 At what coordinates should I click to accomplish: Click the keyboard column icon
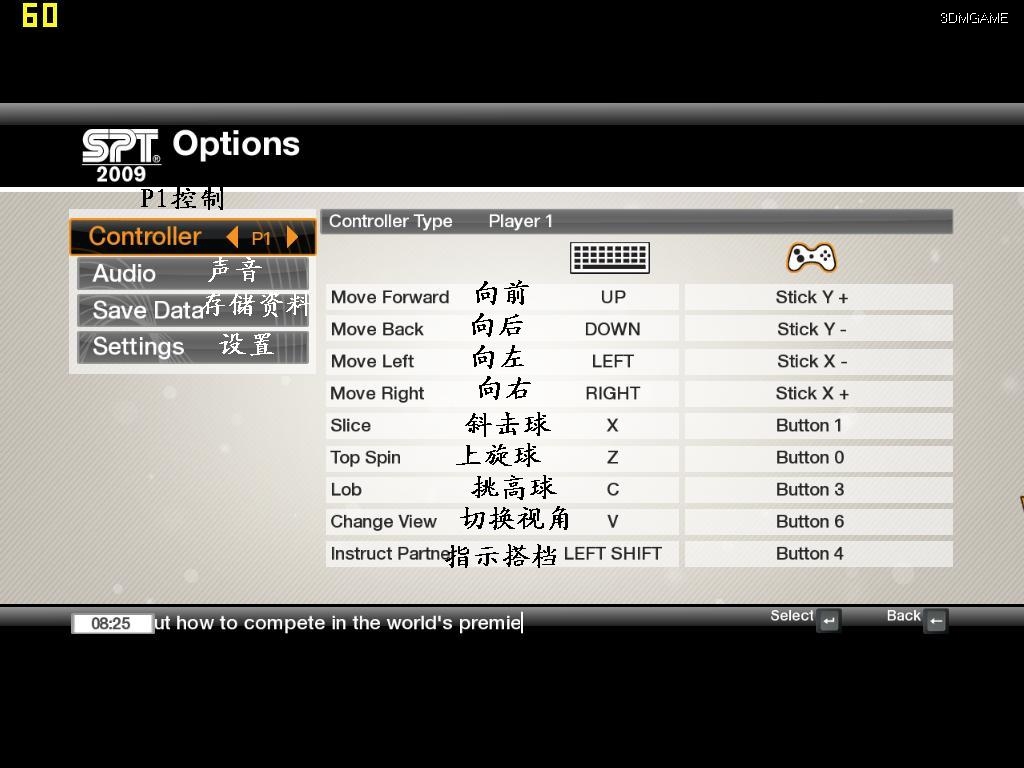click(x=610, y=258)
